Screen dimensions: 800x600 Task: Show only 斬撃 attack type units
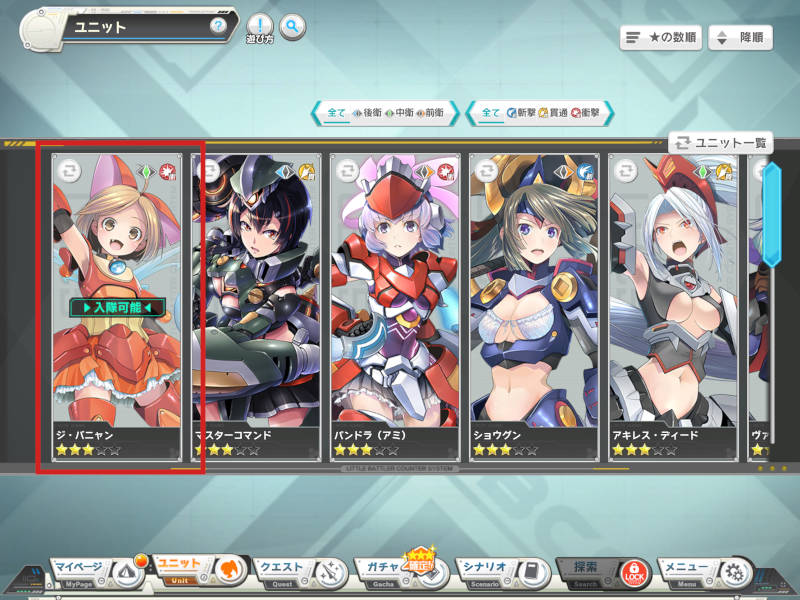point(522,113)
